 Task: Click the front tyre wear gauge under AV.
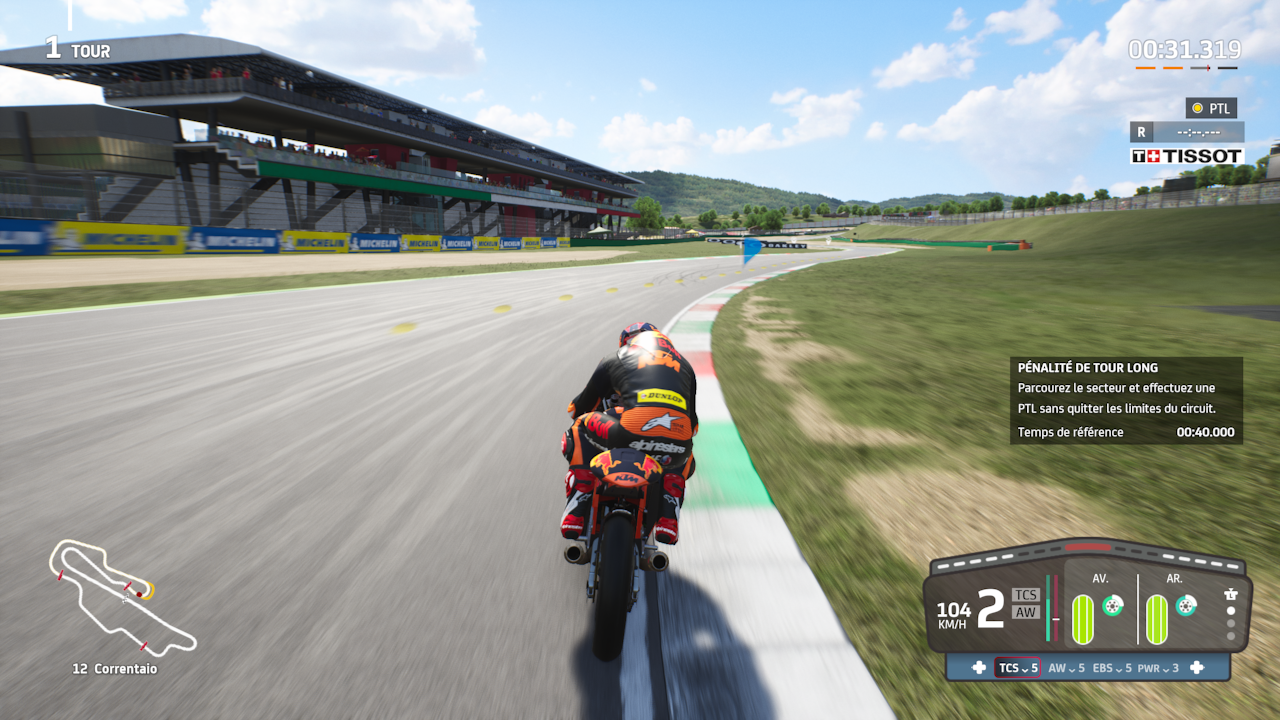[1083, 619]
